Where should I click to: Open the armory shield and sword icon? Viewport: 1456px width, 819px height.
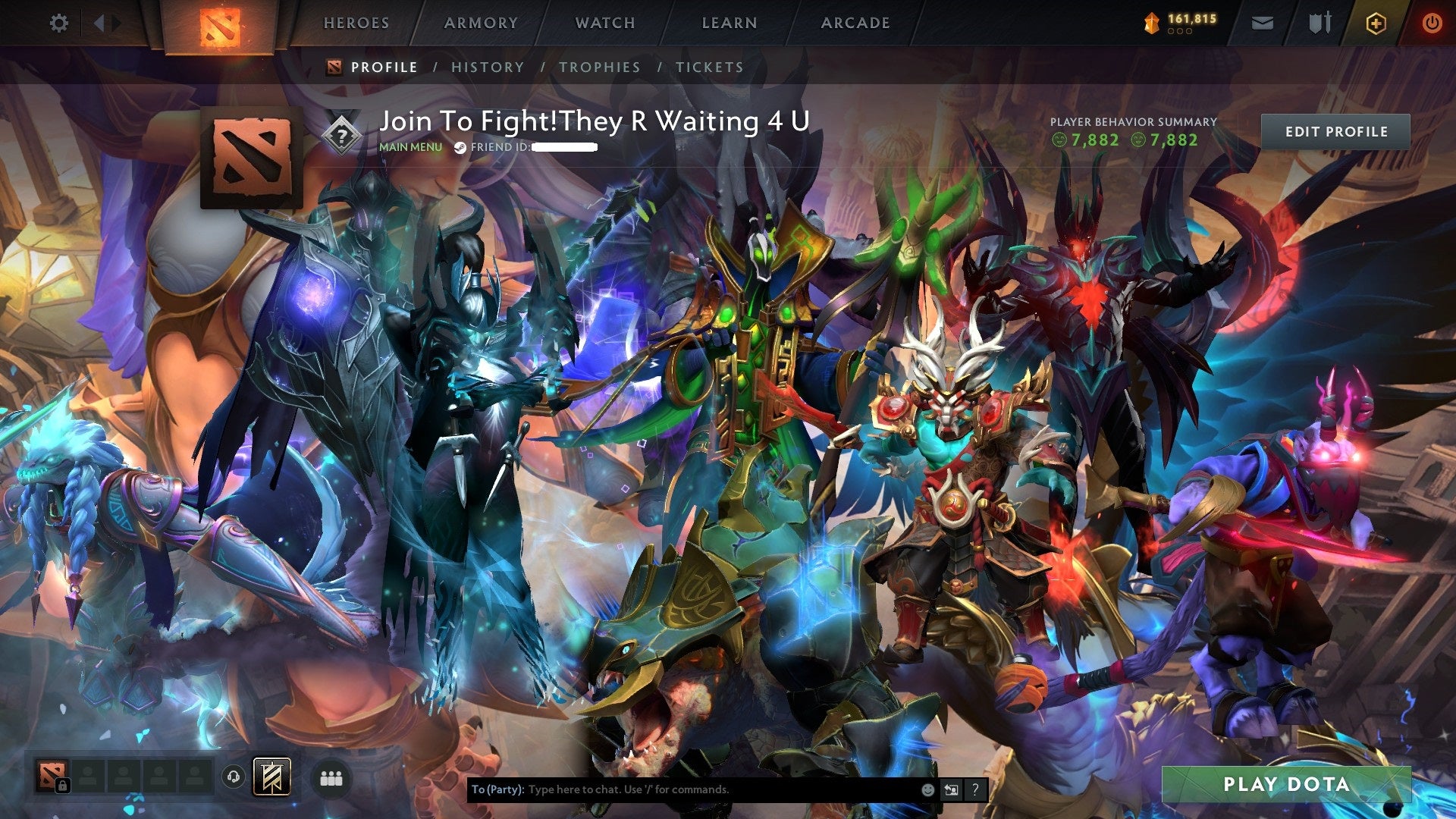tap(1319, 23)
